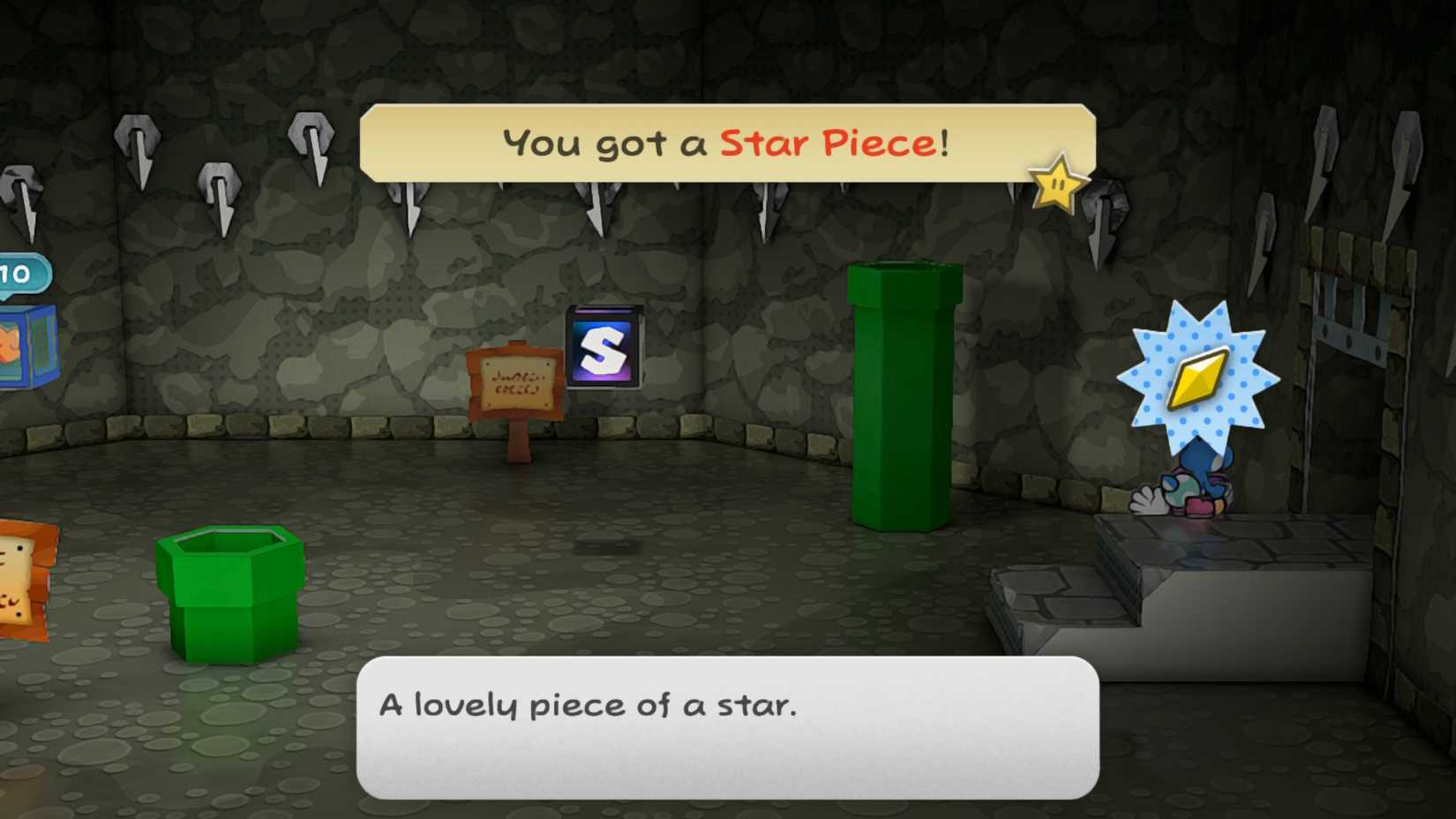Select the glowing Star Piece in the blue burst
This screenshot has width=1456, height=819.
click(1198, 380)
